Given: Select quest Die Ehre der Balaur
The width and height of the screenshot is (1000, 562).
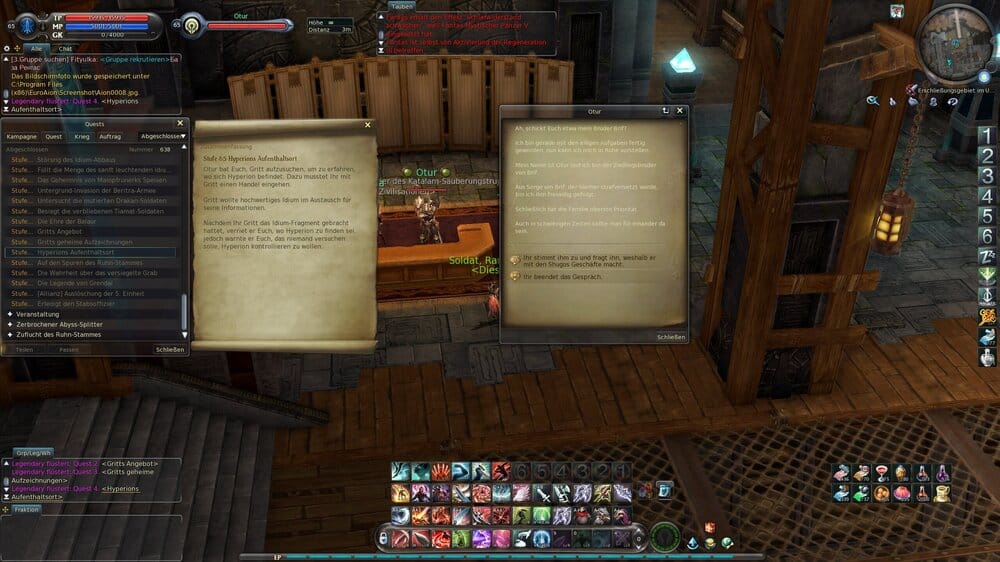Looking at the screenshot, I should pyautogui.click(x=66, y=221).
